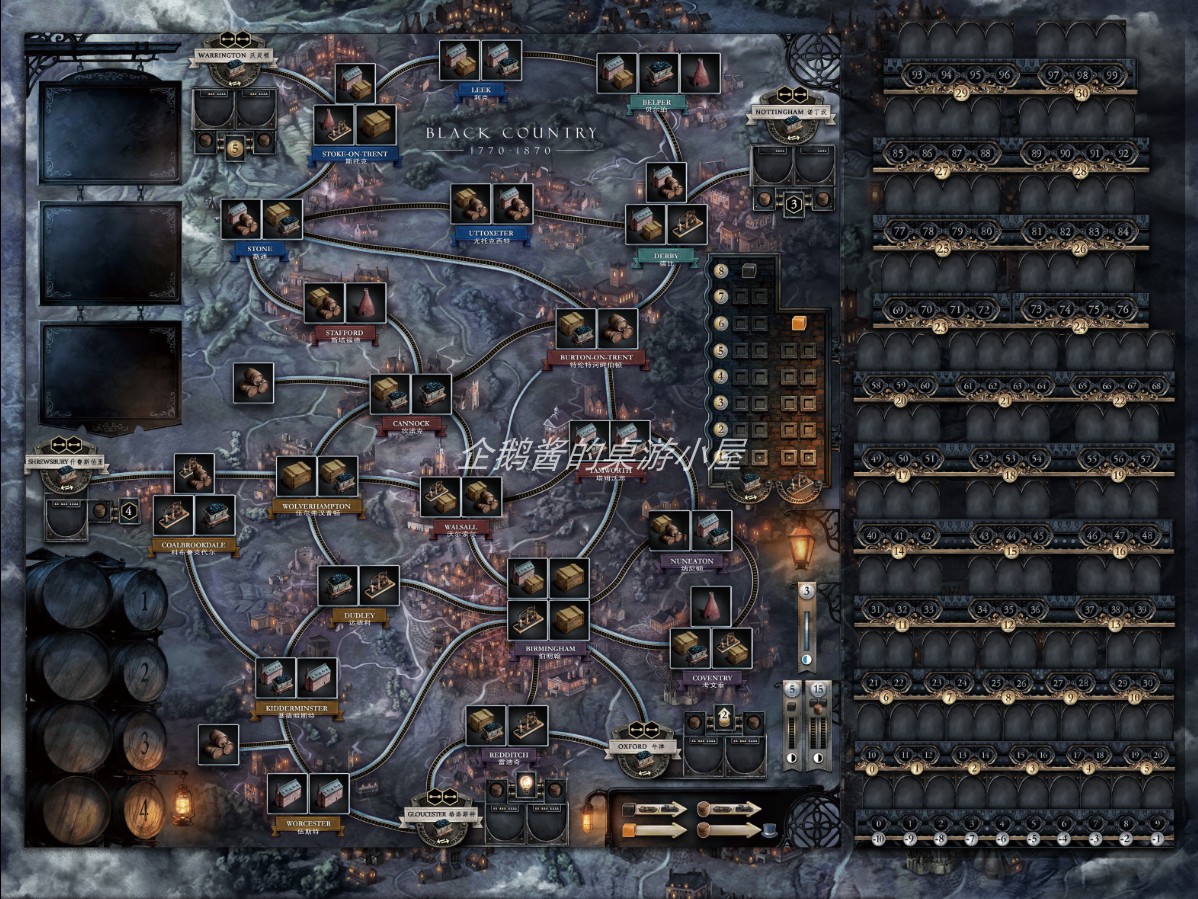Image resolution: width=1198 pixels, height=899 pixels.
Task: Choose the Uttoxeter town banner
Action: (x=490, y=234)
